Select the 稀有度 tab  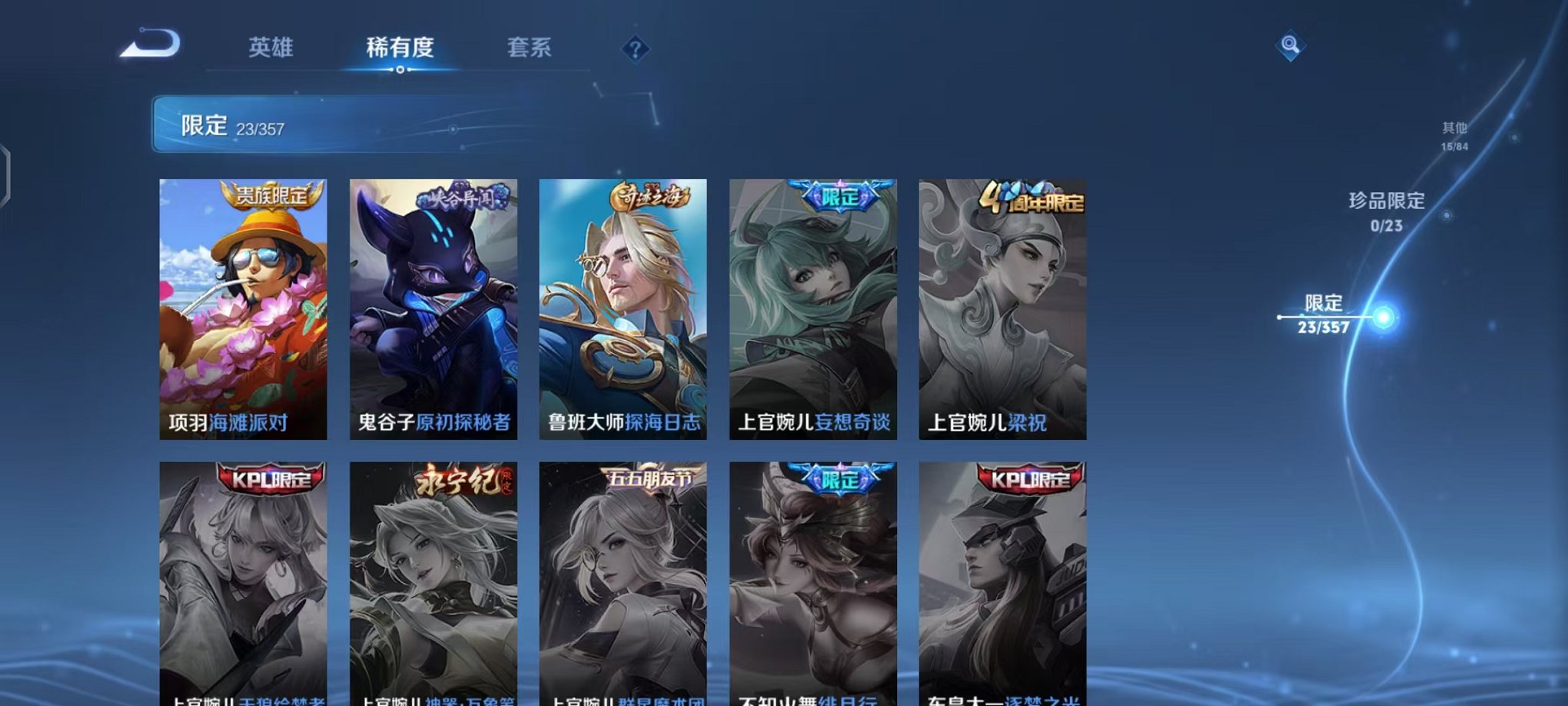(x=400, y=48)
